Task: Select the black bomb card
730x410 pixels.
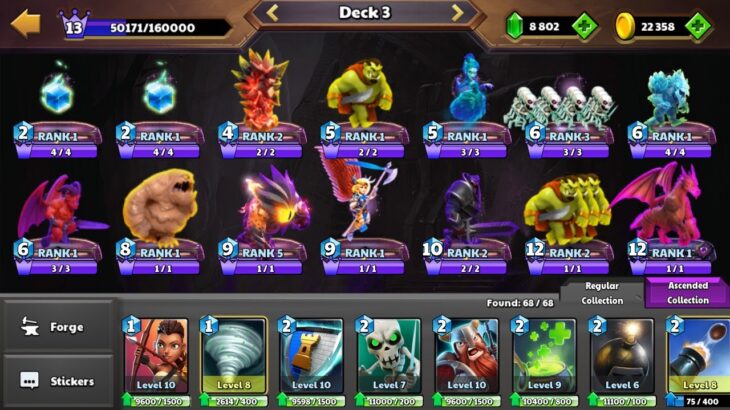Action: click(x=621, y=358)
